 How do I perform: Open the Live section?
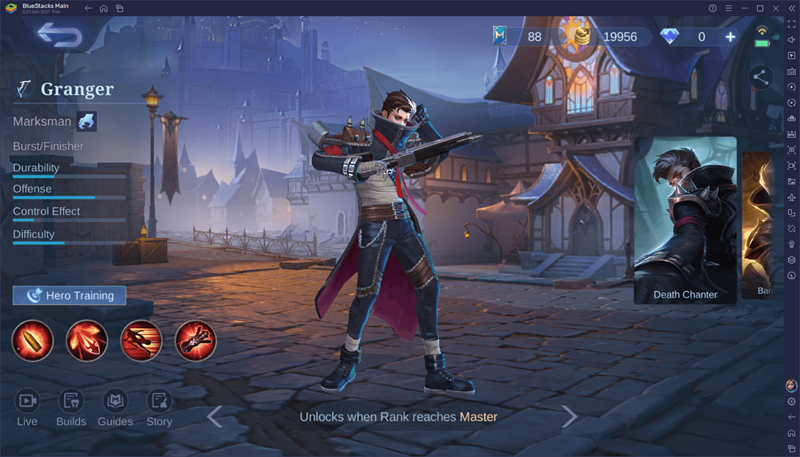[x=27, y=406]
